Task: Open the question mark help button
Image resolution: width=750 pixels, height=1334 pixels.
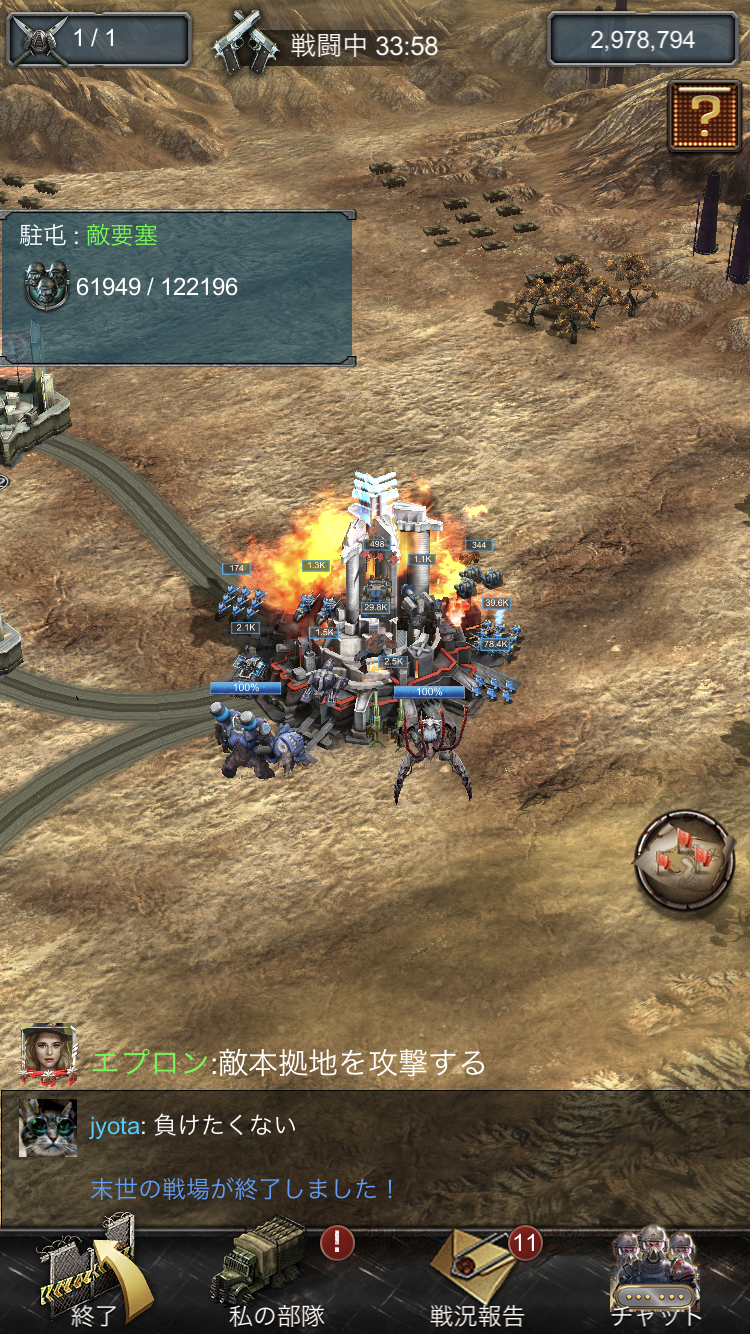Action: click(x=704, y=116)
